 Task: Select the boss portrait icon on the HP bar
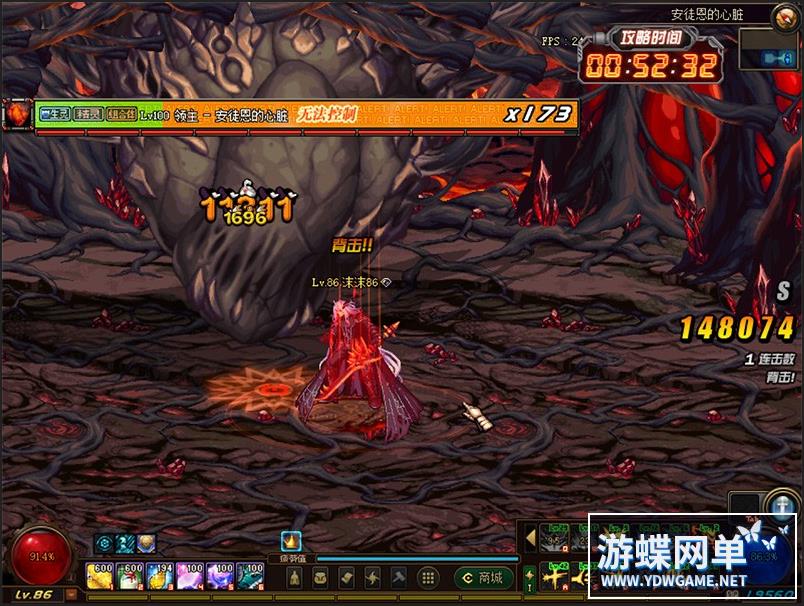[x=18, y=115]
